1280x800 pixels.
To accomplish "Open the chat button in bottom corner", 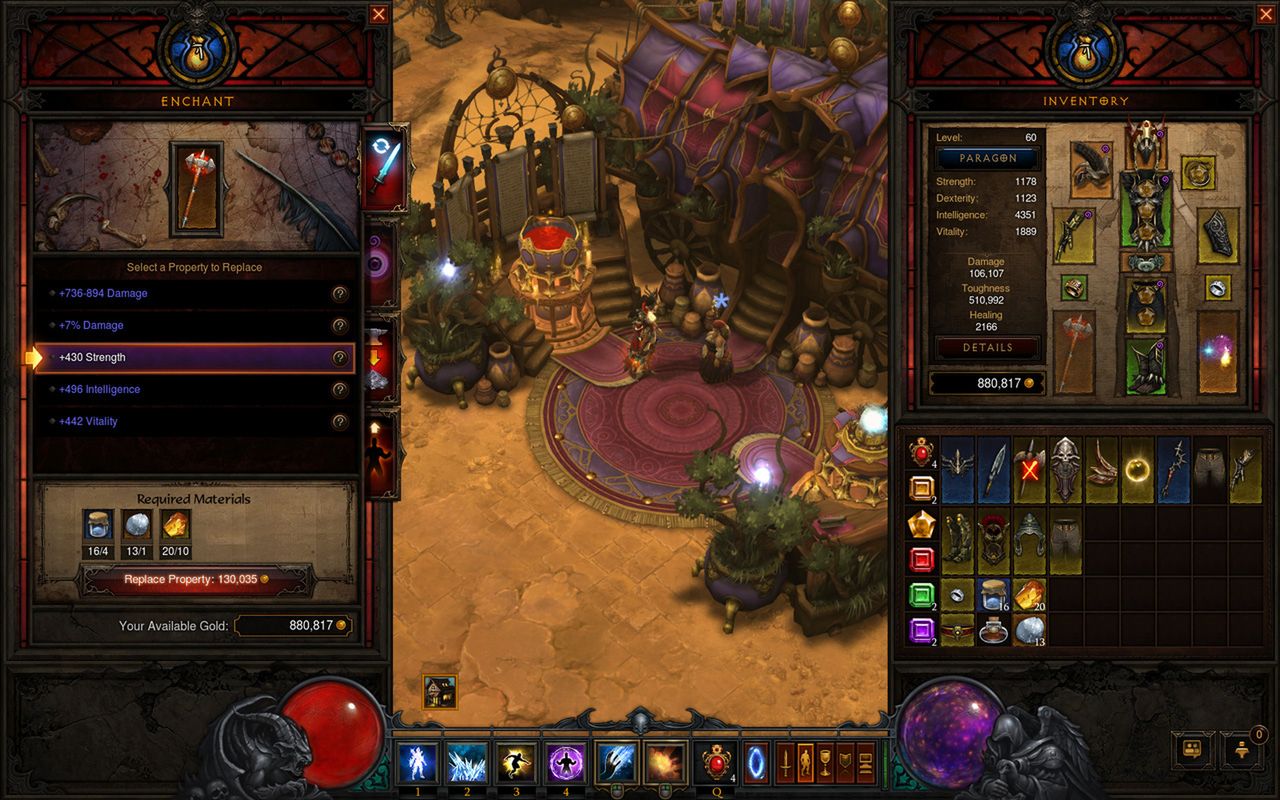I will click(1193, 748).
